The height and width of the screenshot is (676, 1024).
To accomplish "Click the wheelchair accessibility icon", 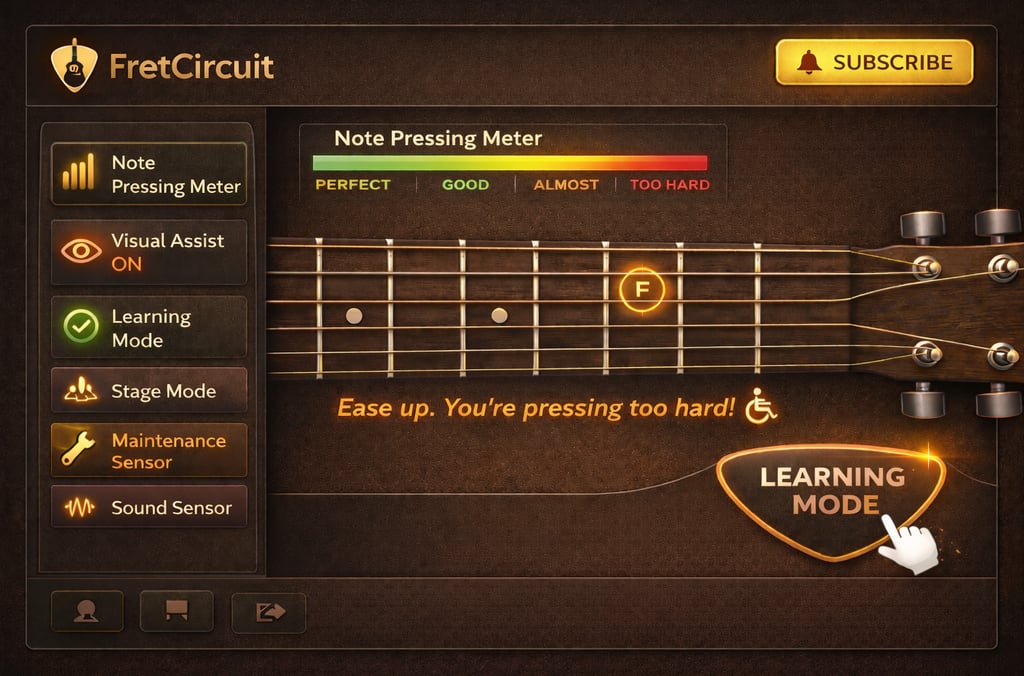I will pos(761,406).
